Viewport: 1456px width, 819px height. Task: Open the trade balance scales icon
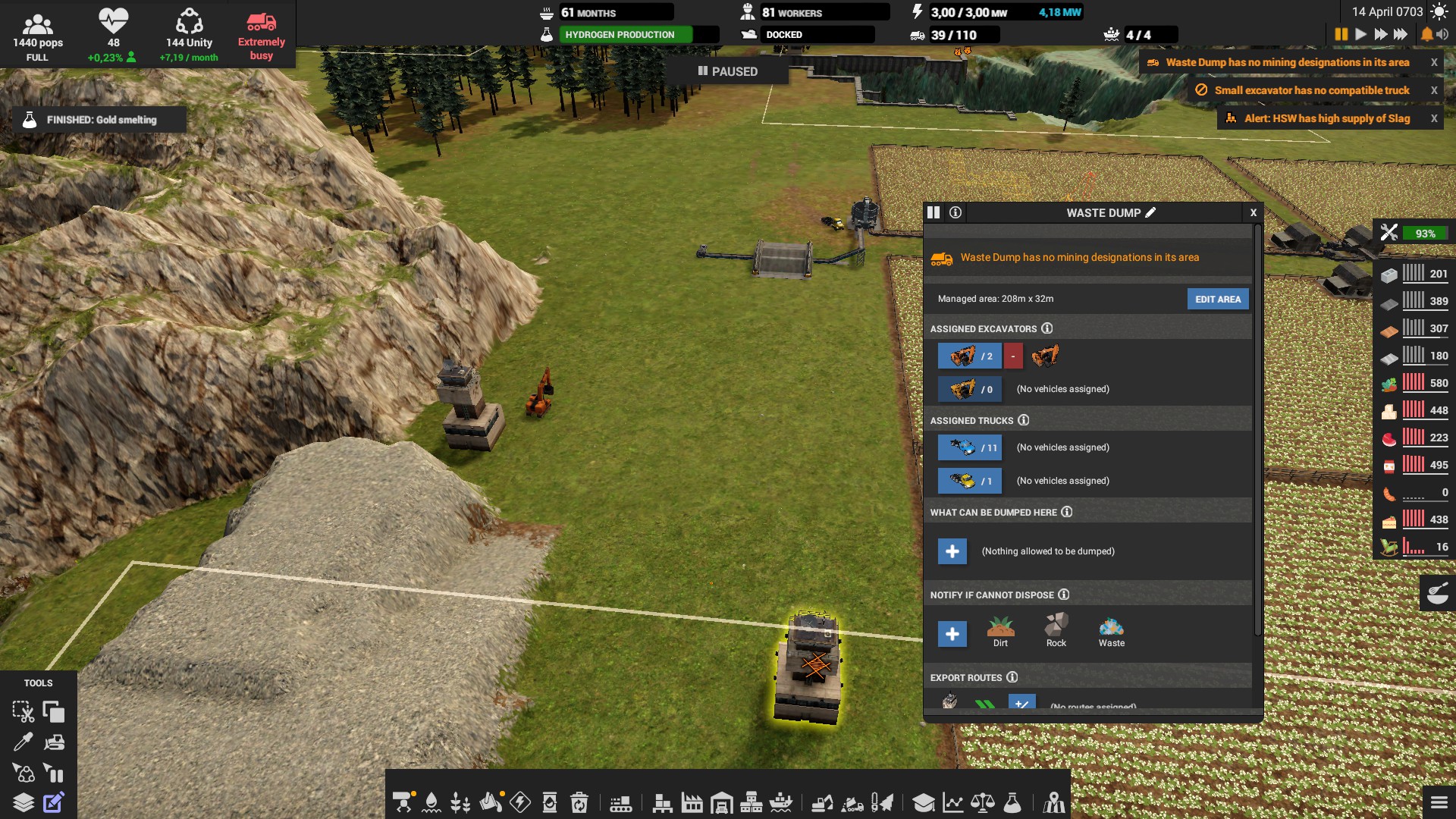point(984,802)
